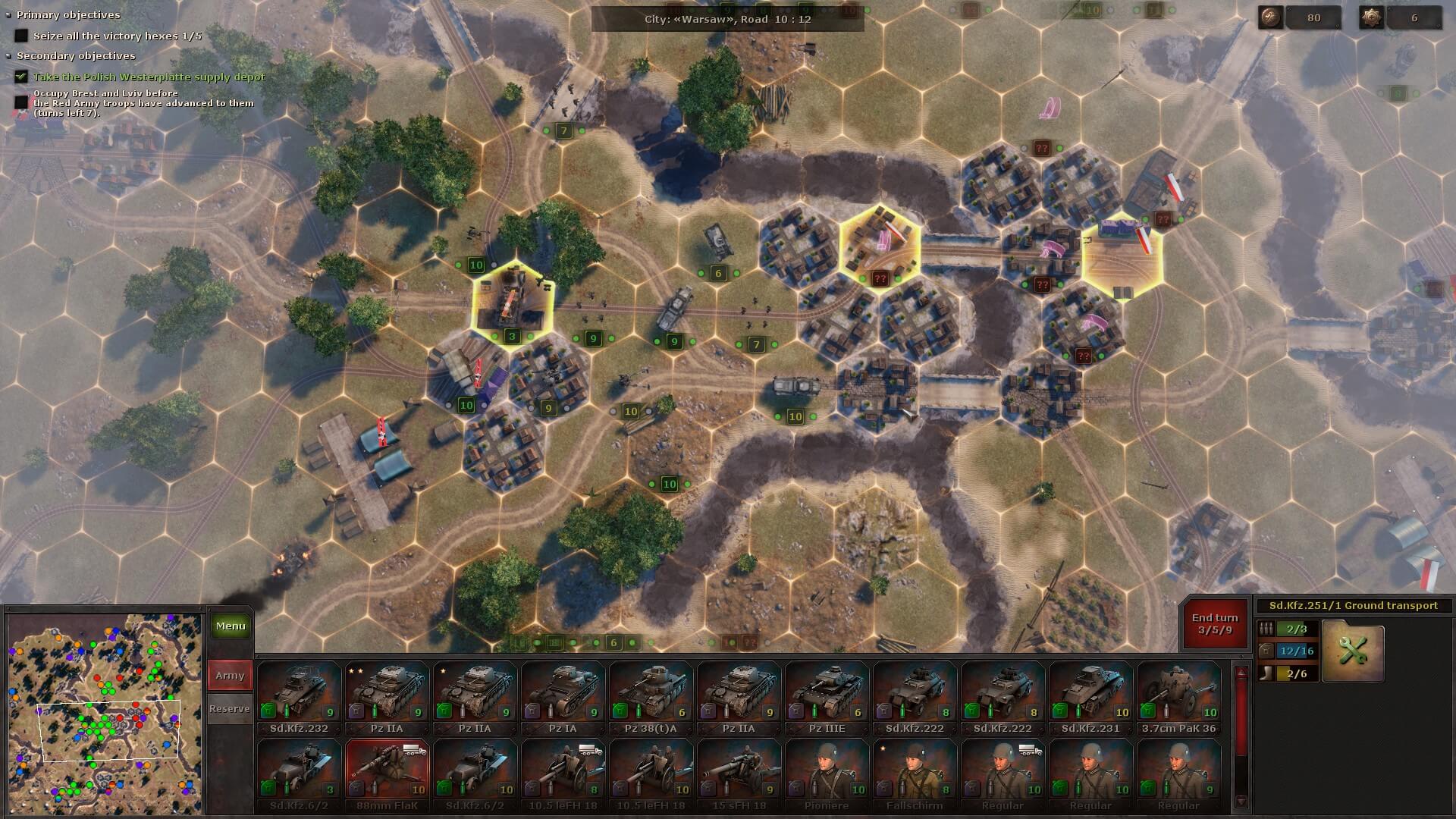Image resolution: width=1456 pixels, height=819 pixels.
Task: Select the Pz IIIE tank card
Action: pos(827,698)
